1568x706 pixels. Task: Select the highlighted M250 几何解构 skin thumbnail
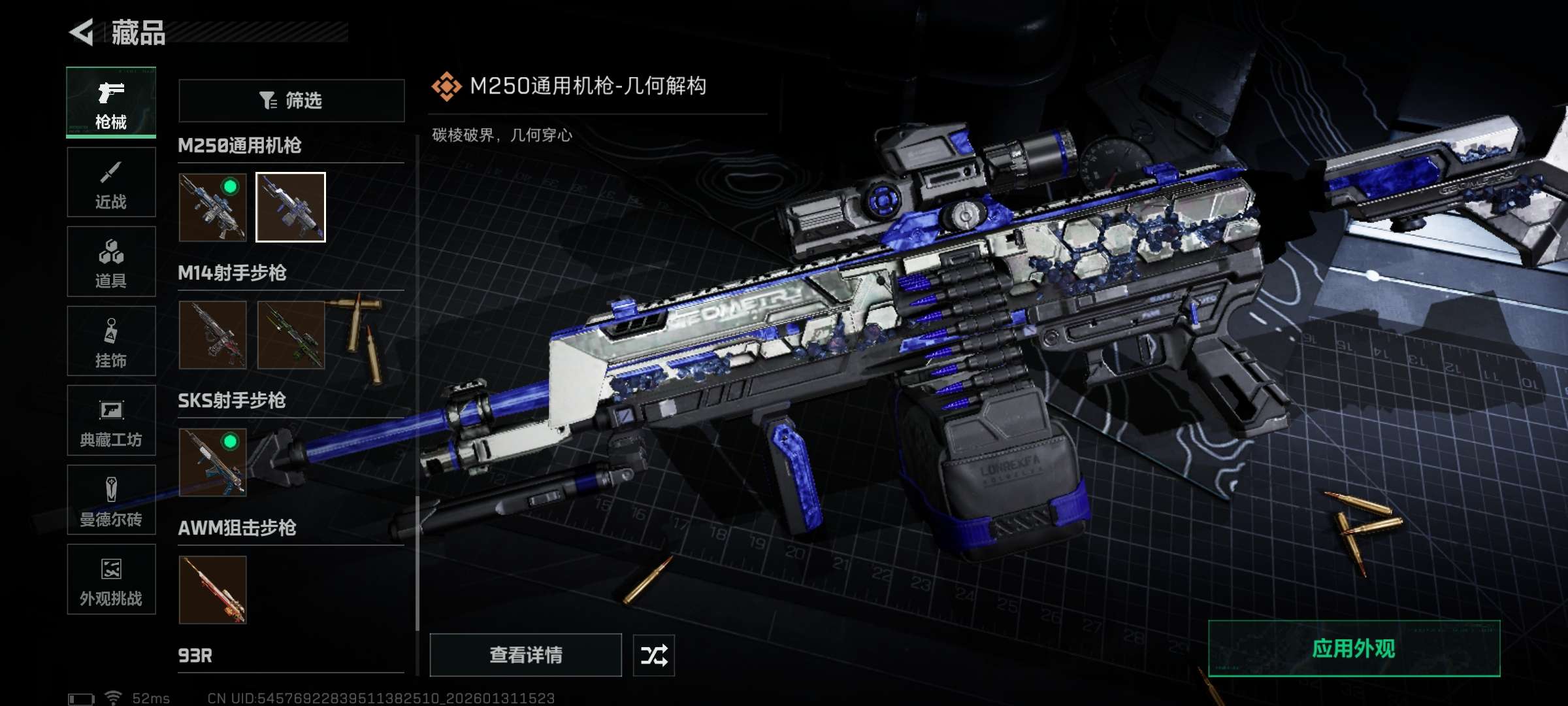290,209
